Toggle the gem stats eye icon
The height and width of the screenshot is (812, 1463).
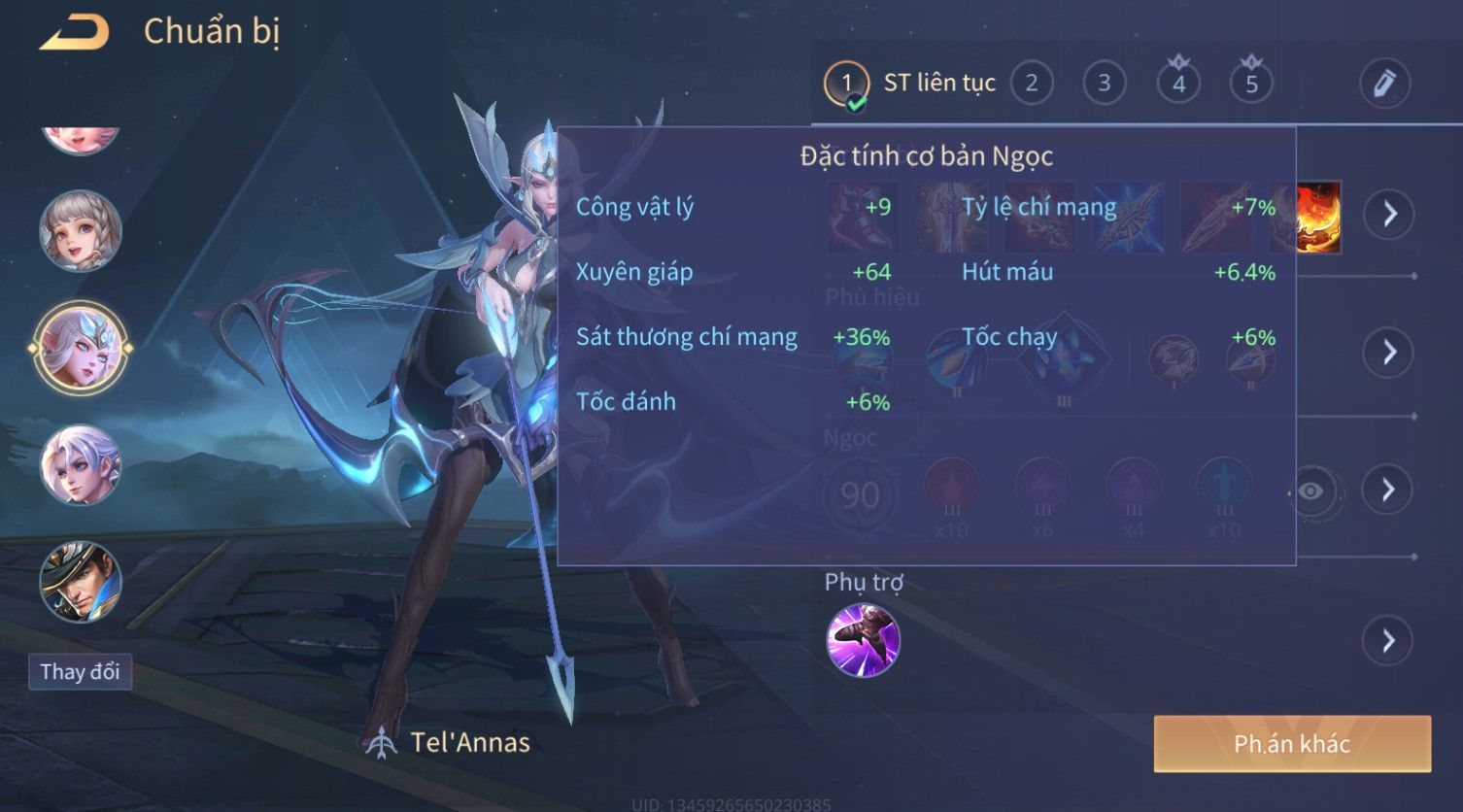(x=1310, y=491)
